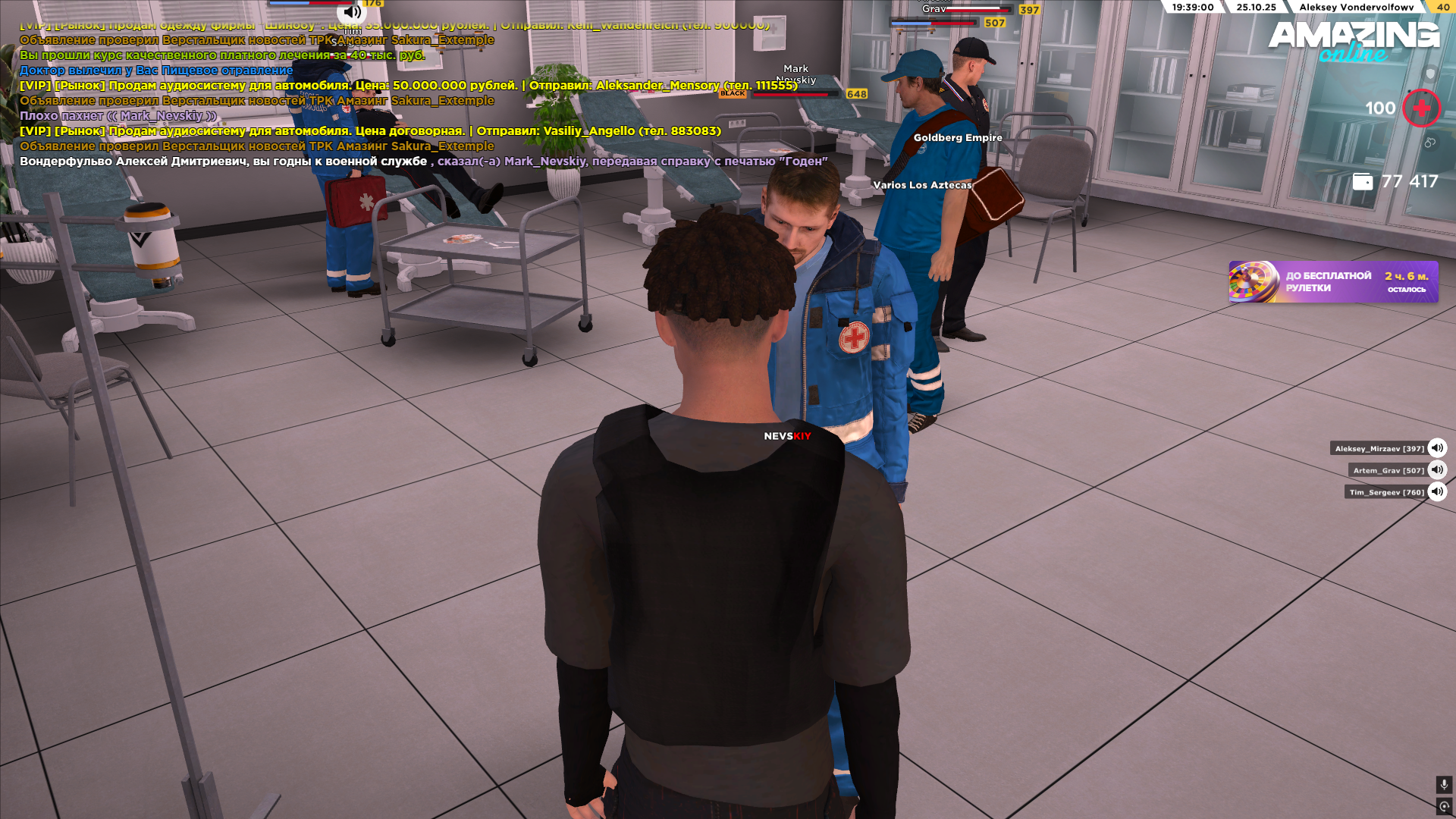This screenshot has height=819, width=1456.
Task: Toggle the microphone icon
Action: click(1444, 785)
